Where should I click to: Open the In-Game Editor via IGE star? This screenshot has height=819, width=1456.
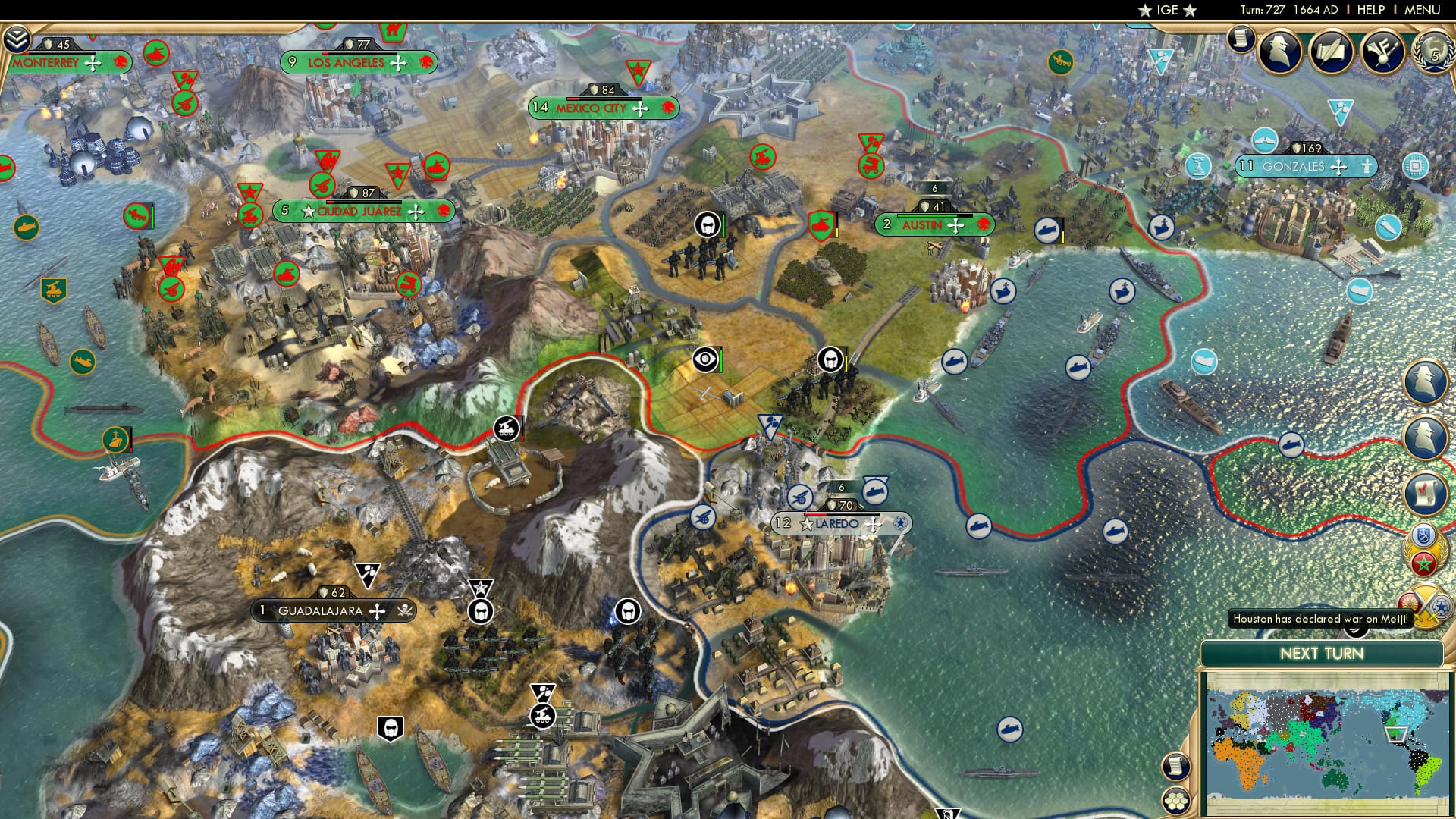[x=1169, y=11]
